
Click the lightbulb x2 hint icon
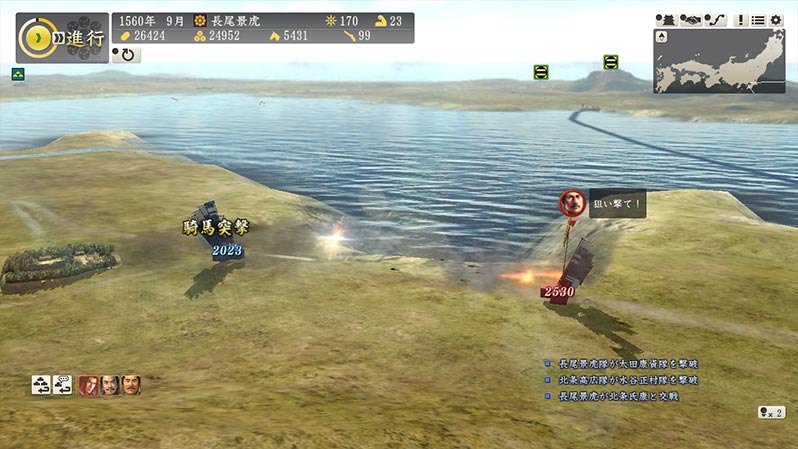771,412
